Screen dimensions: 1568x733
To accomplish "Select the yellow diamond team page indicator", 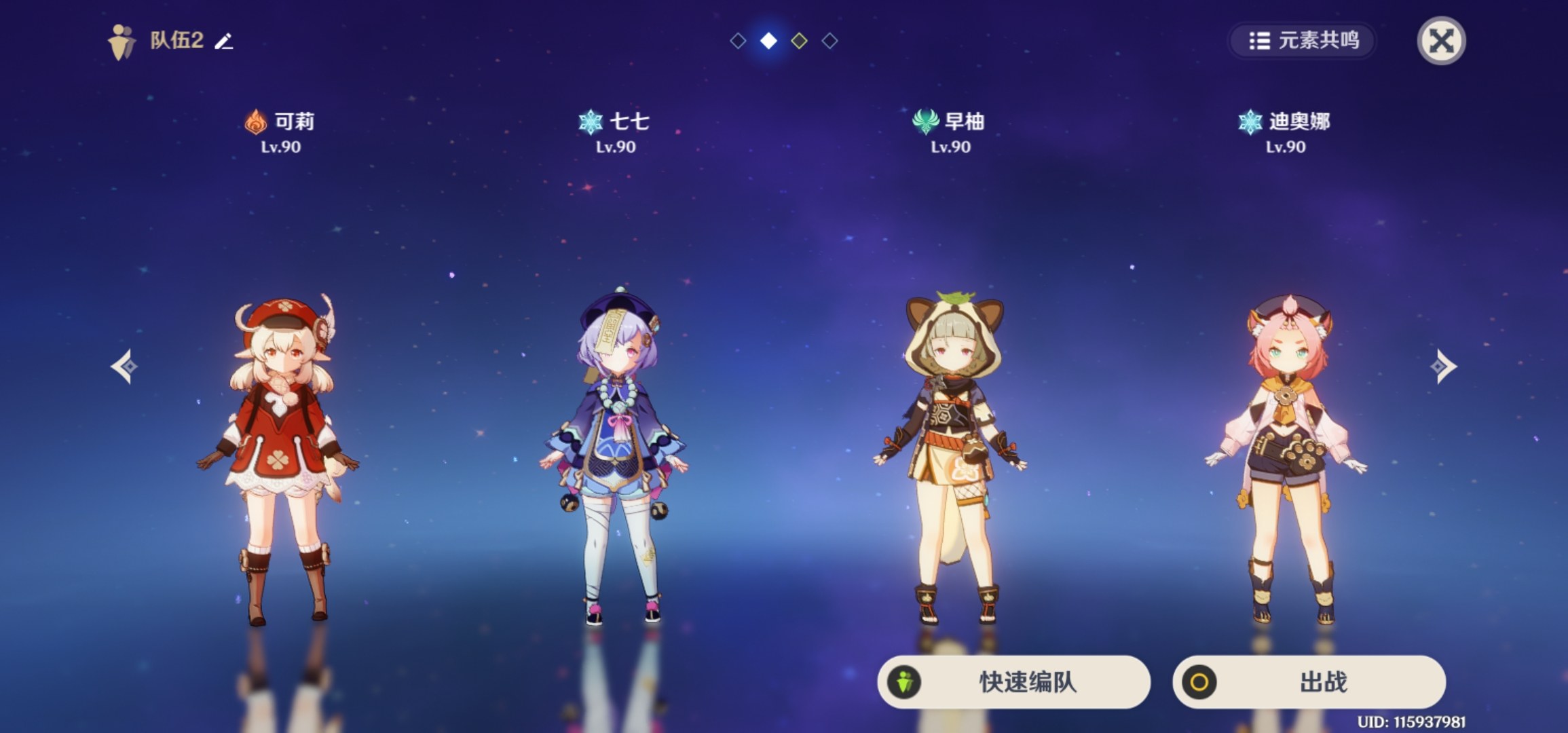I will 799,41.
